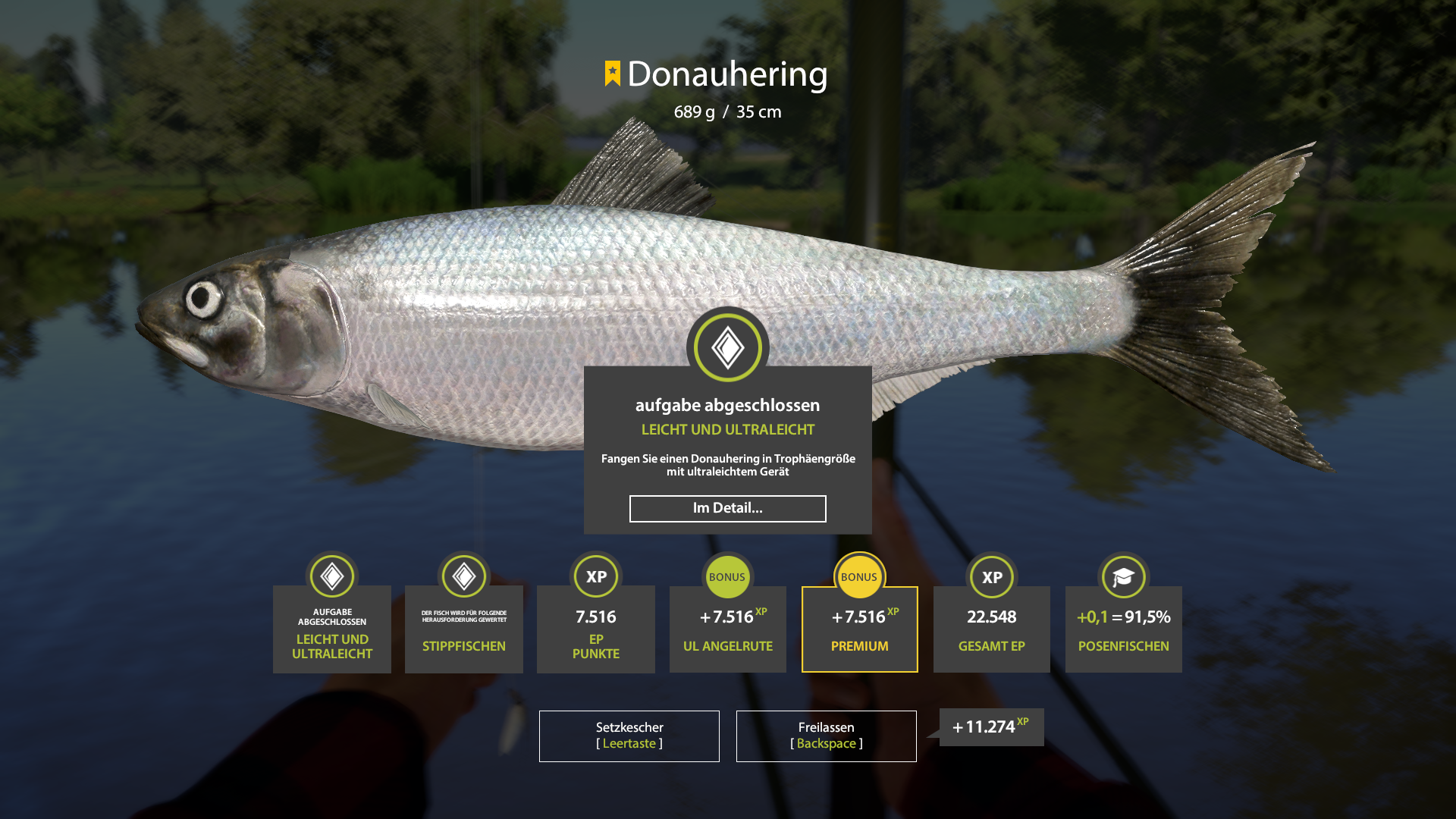Open Im Detail for the completed task

[x=727, y=509]
